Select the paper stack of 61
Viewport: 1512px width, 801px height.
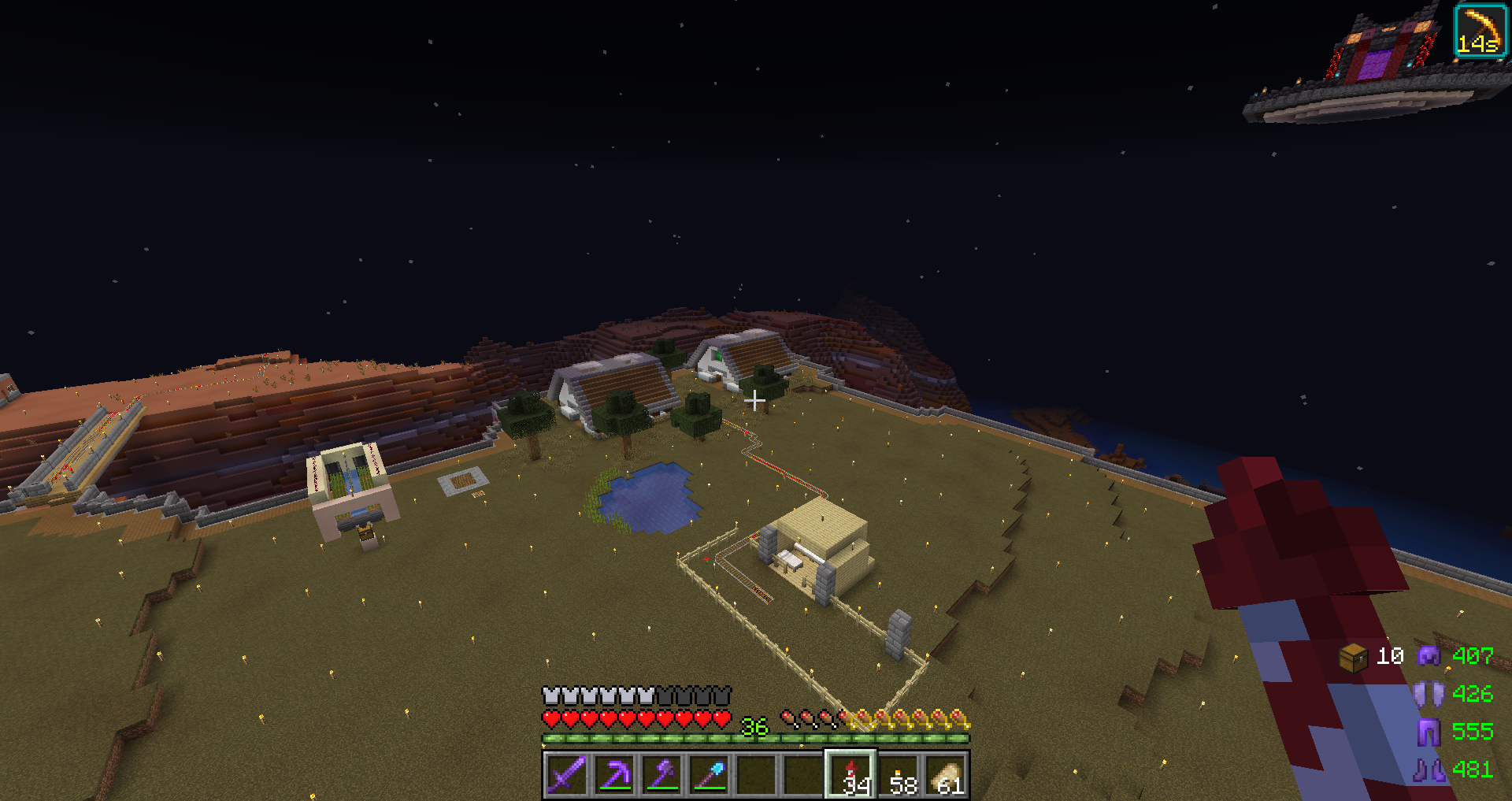tap(946, 774)
